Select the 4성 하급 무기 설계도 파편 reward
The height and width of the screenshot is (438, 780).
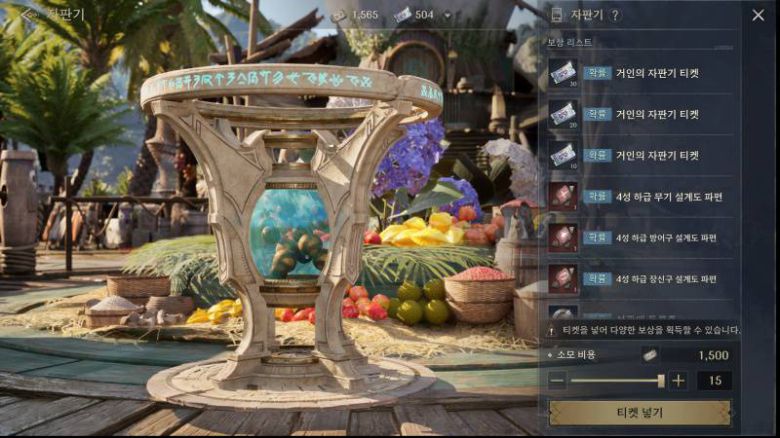tap(640, 196)
